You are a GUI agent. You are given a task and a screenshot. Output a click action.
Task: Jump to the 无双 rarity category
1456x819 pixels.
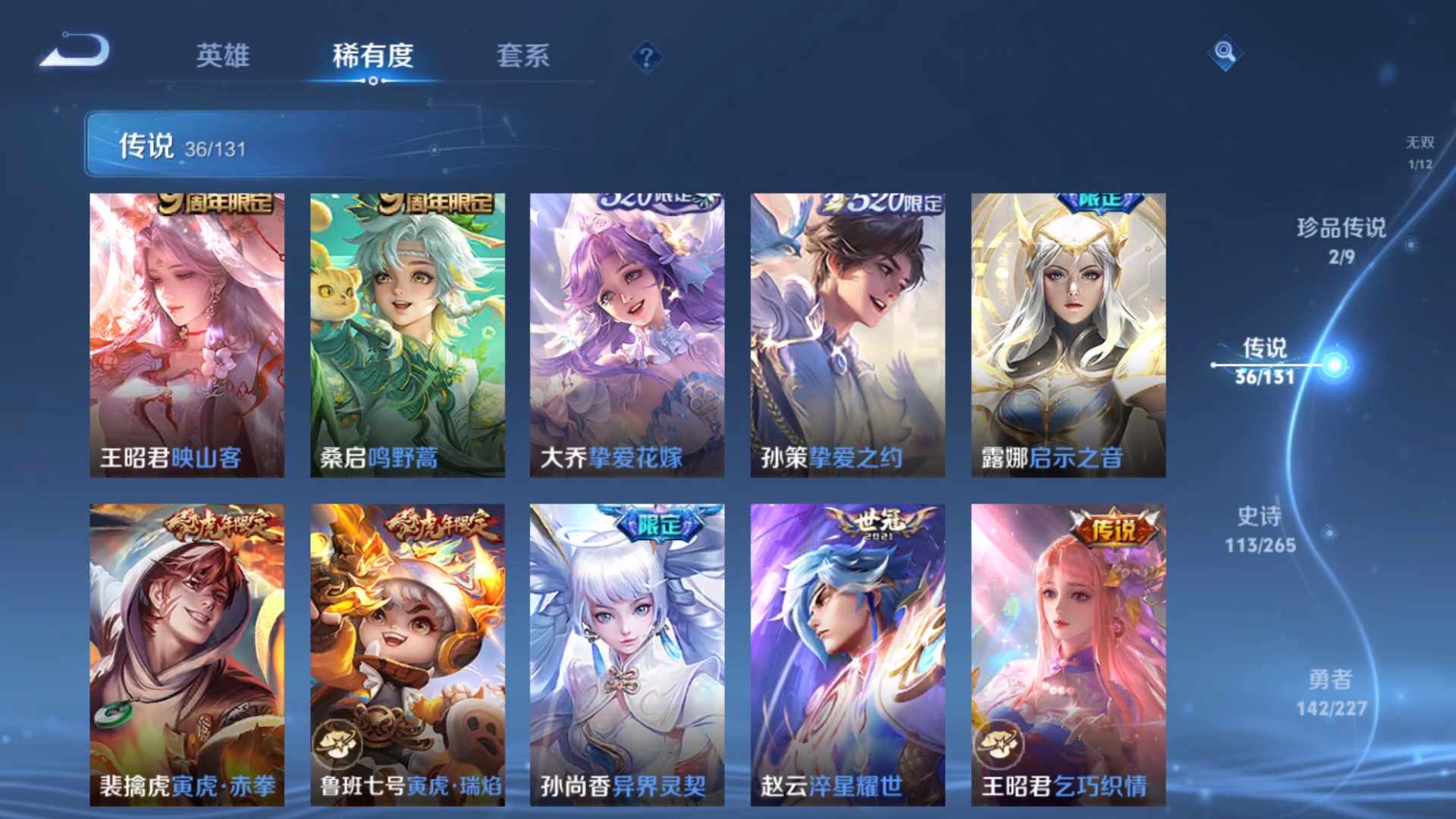point(1420,152)
